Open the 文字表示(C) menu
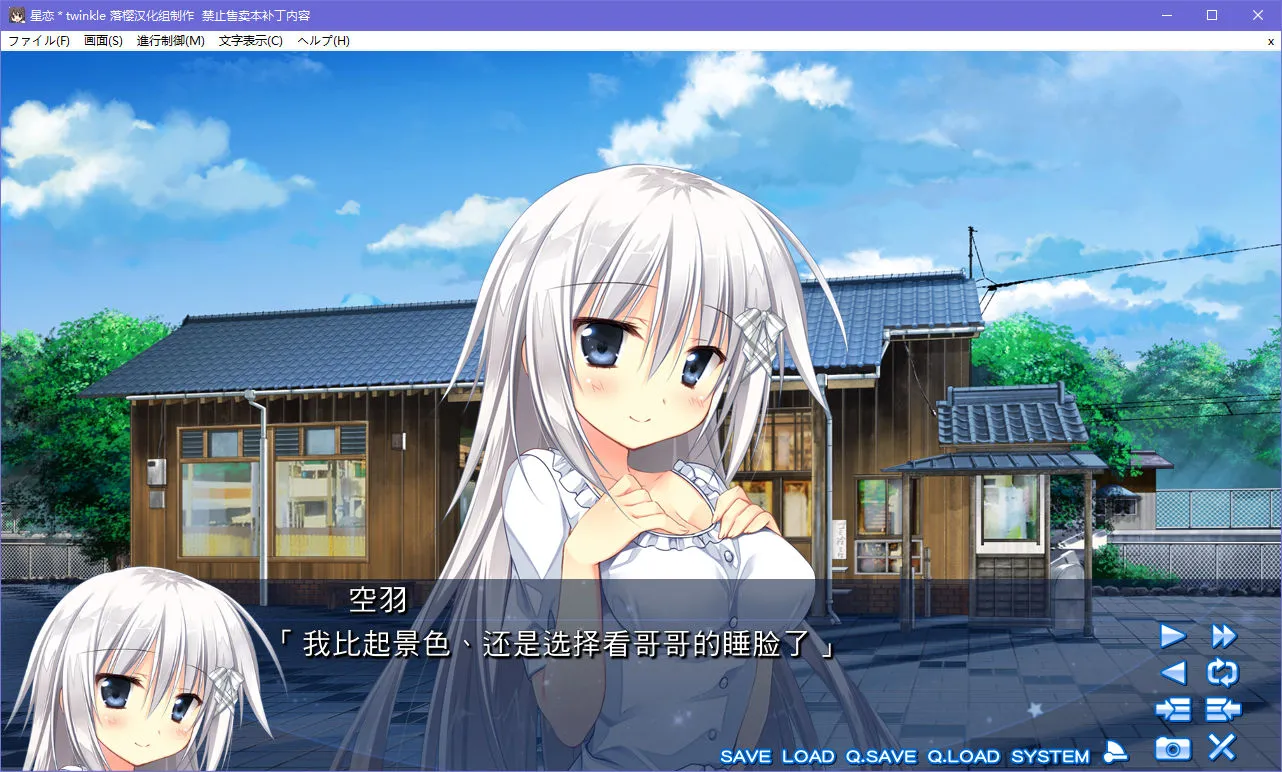This screenshot has width=1282, height=772. pyautogui.click(x=249, y=40)
